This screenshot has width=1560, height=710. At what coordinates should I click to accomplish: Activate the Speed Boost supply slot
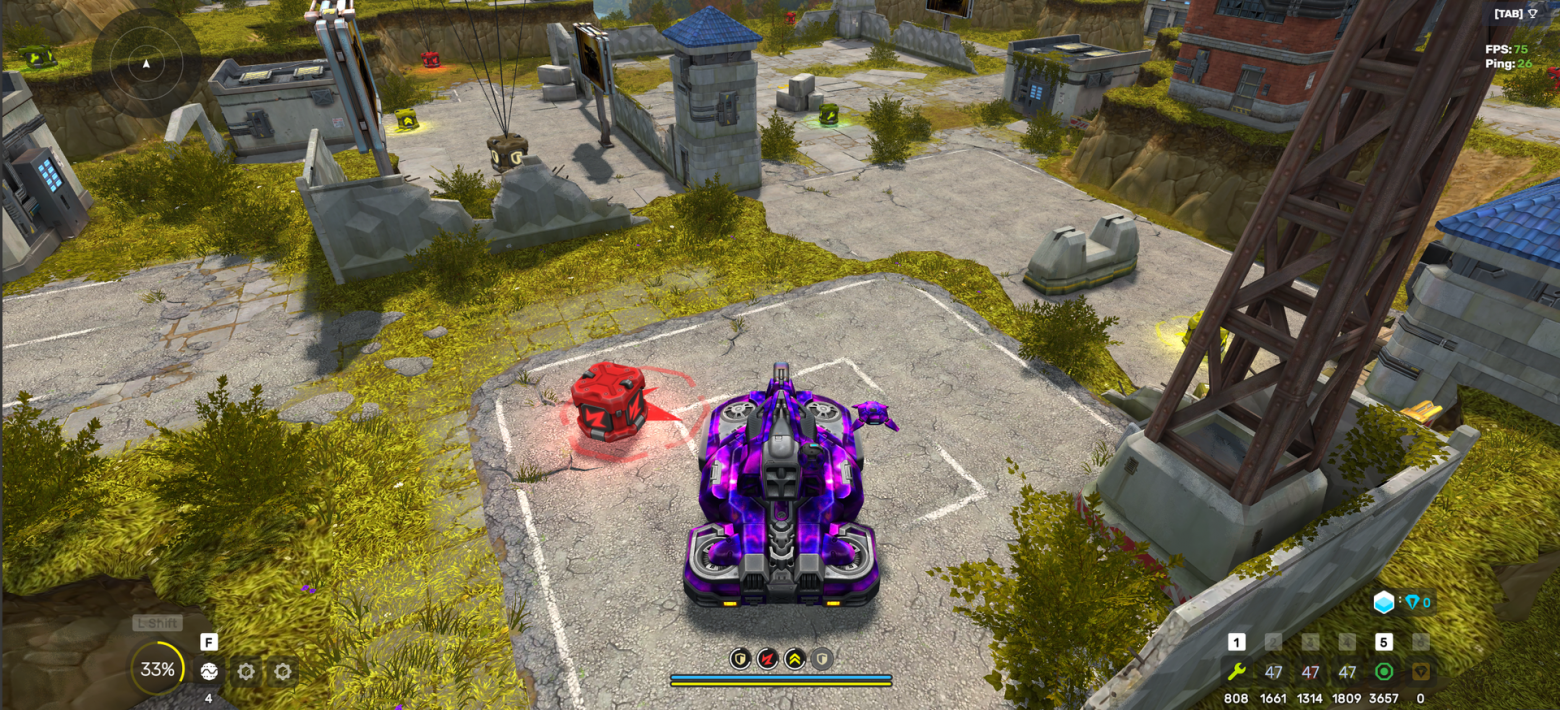point(1347,672)
